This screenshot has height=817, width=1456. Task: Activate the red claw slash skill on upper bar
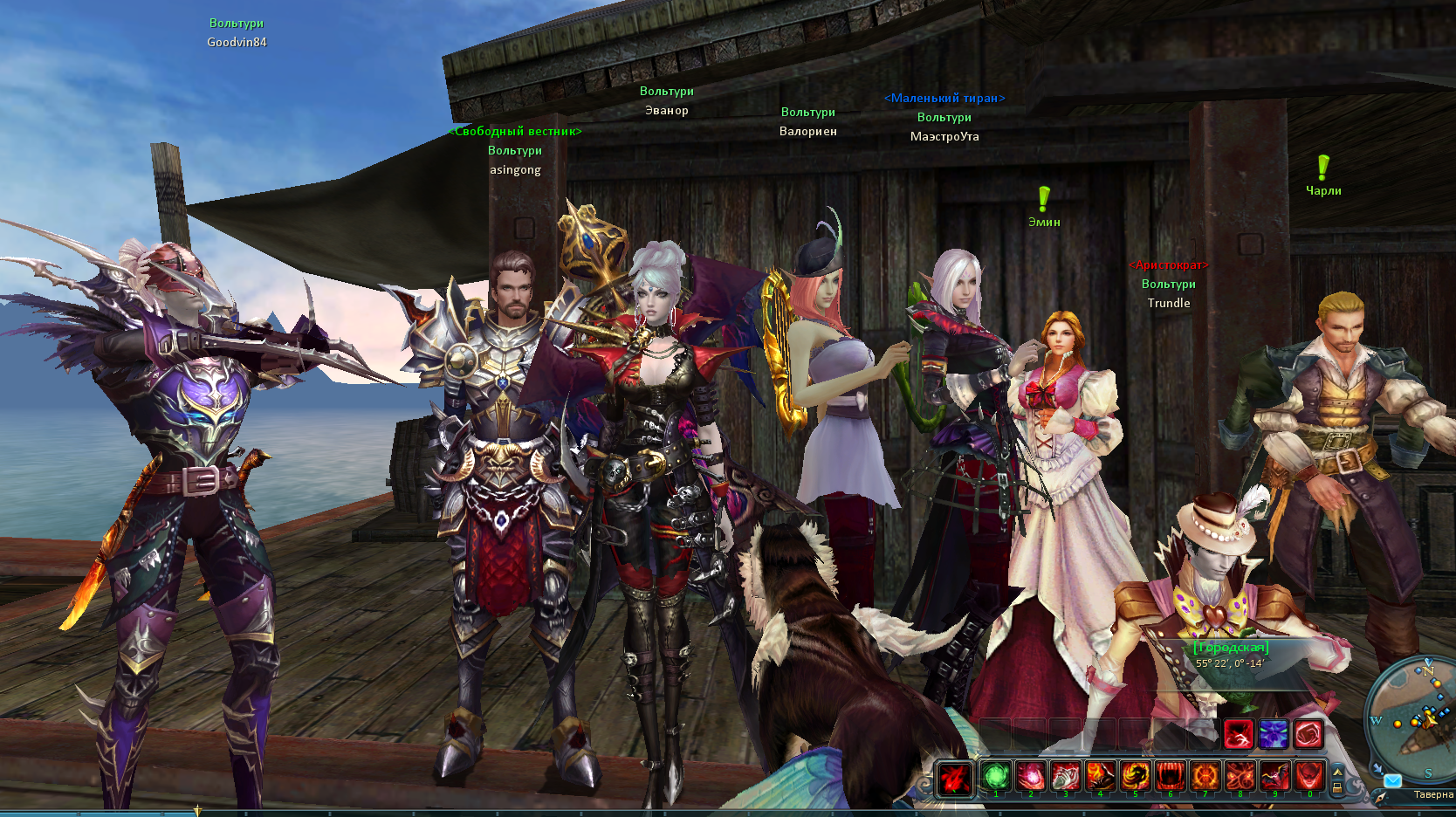[x=1238, y=735]
